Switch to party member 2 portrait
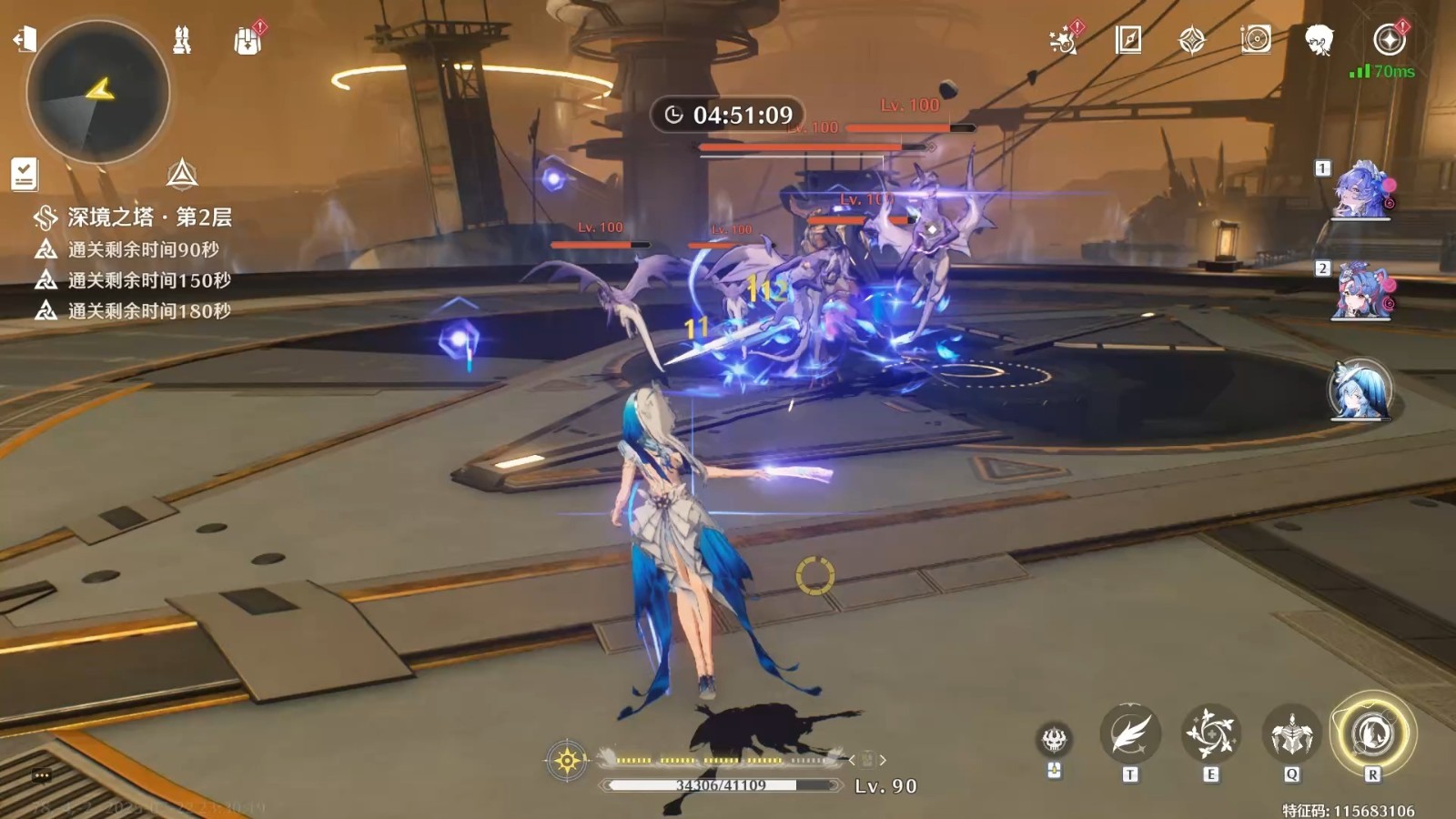 [1360, 292]
